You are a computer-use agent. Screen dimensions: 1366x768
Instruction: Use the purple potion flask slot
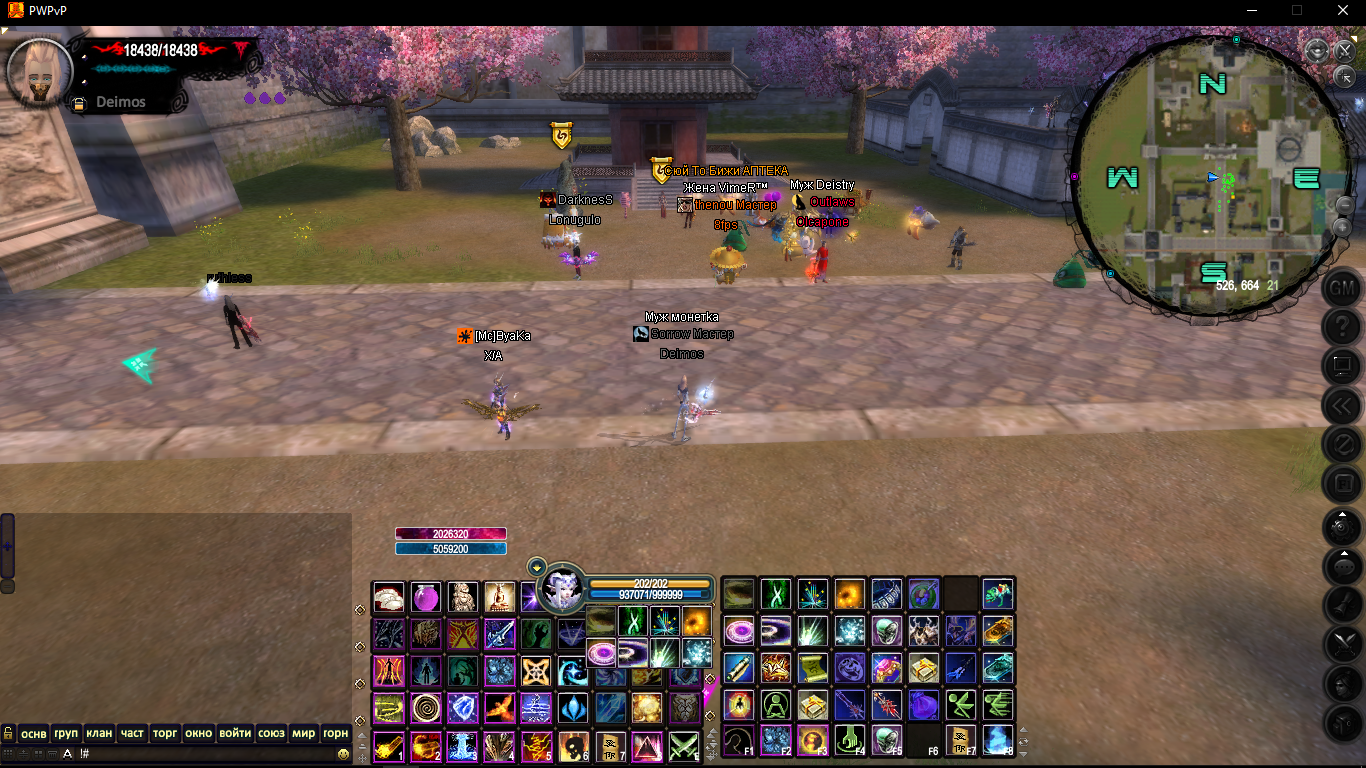(x=425, y=597)
